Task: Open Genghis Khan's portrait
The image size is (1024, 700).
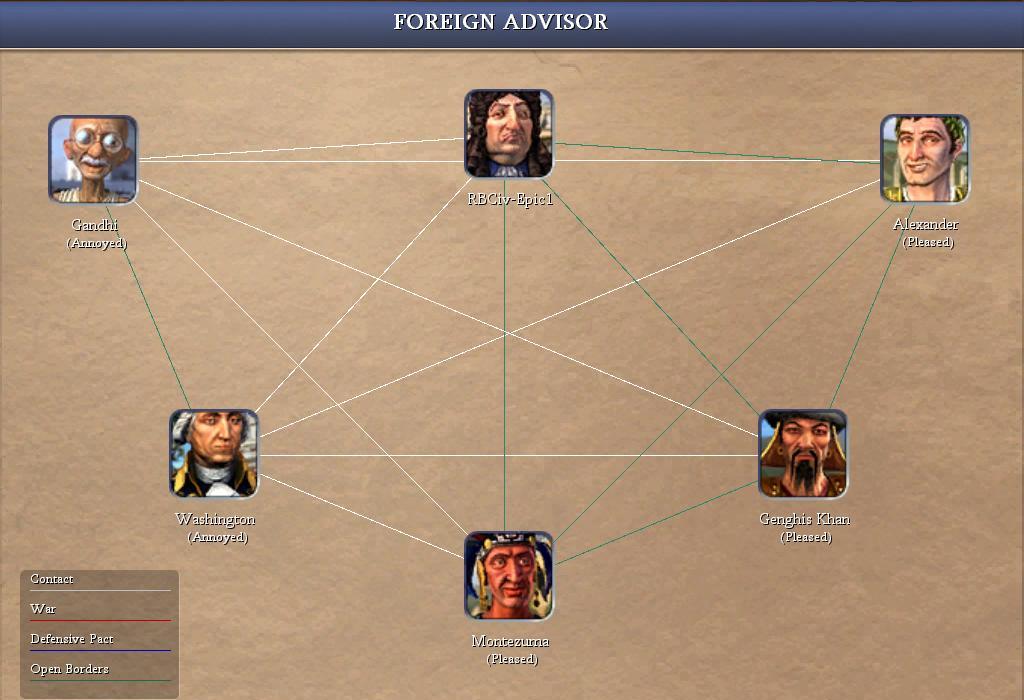Action: point(803,454)
